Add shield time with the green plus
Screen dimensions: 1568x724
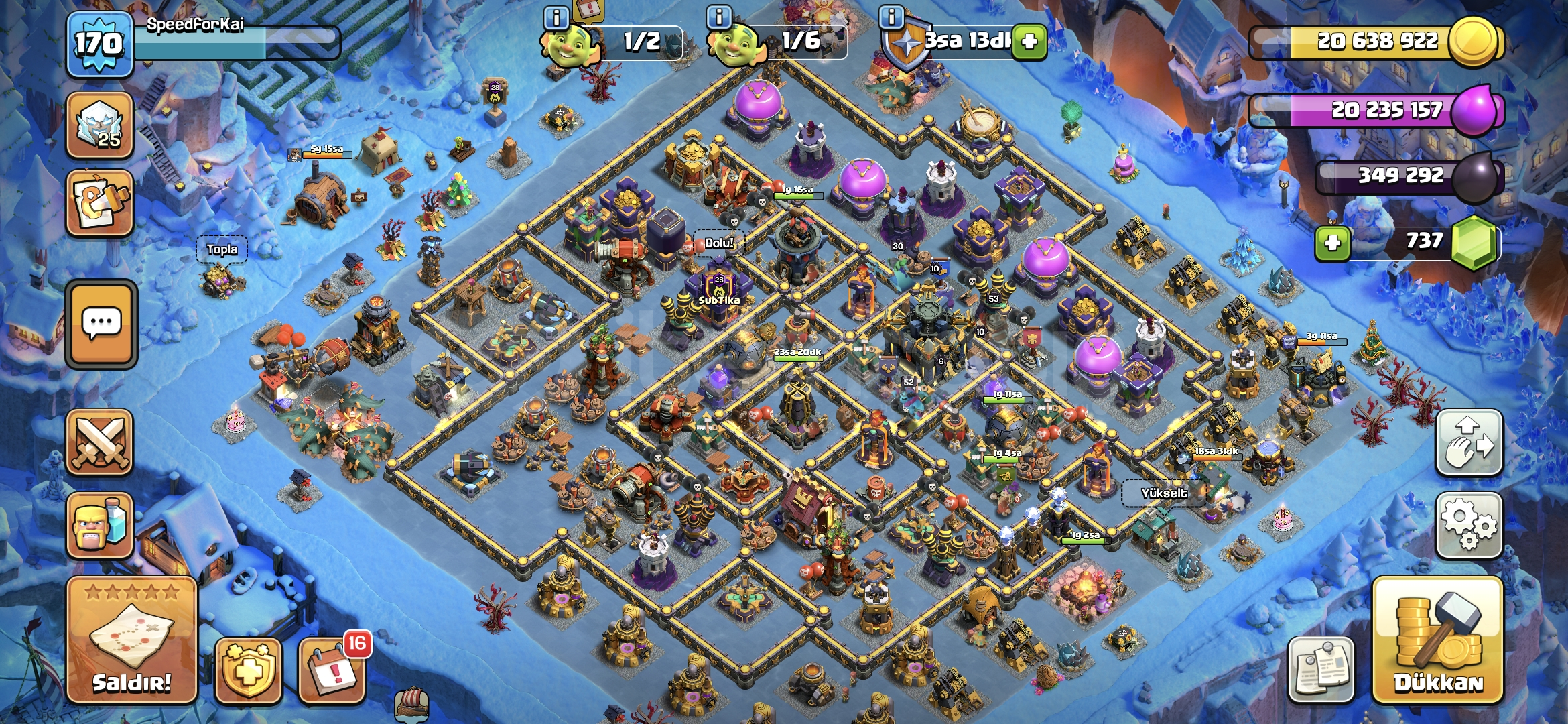[x=1029, y=42]
